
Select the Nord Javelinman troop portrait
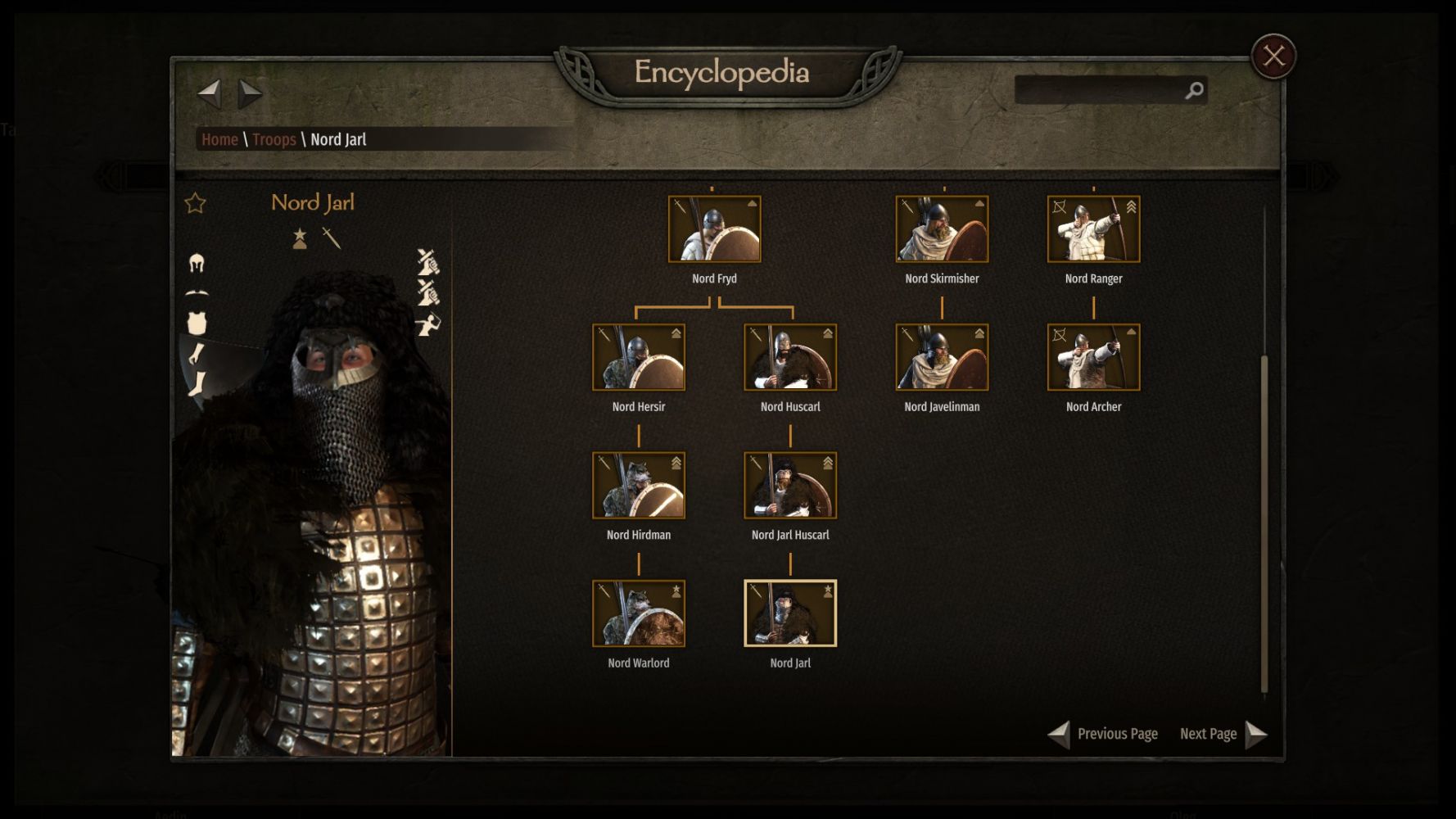tap(942, 357)
